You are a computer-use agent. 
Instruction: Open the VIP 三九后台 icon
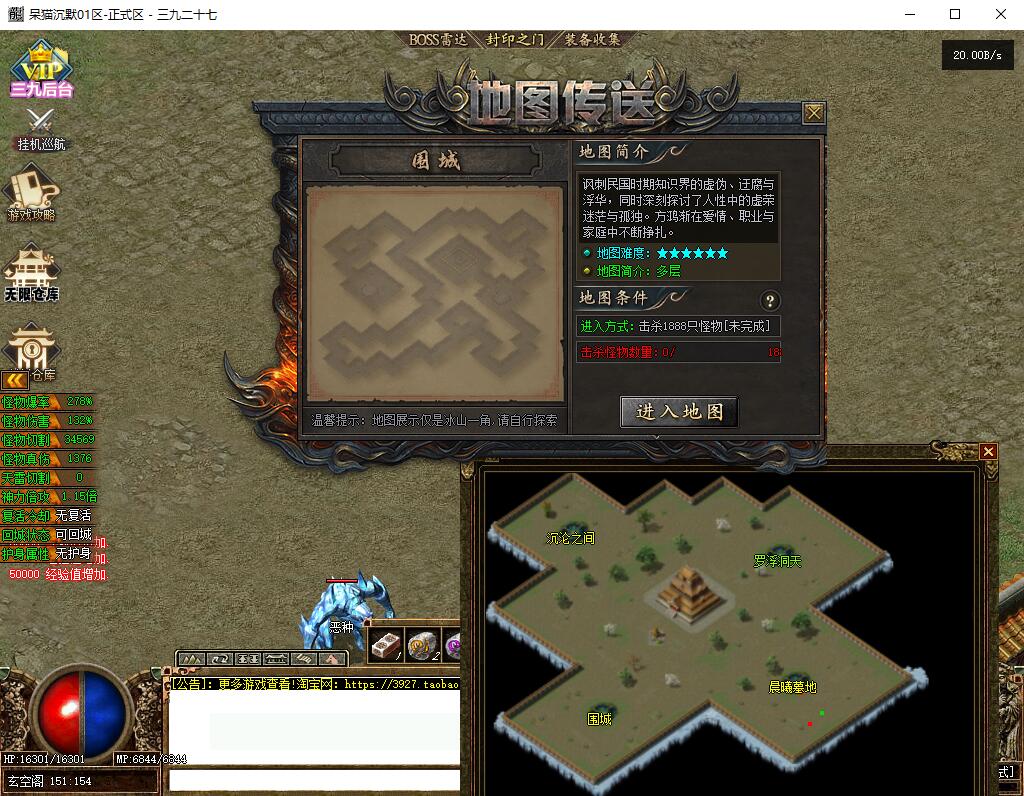(x=42, y=68)
